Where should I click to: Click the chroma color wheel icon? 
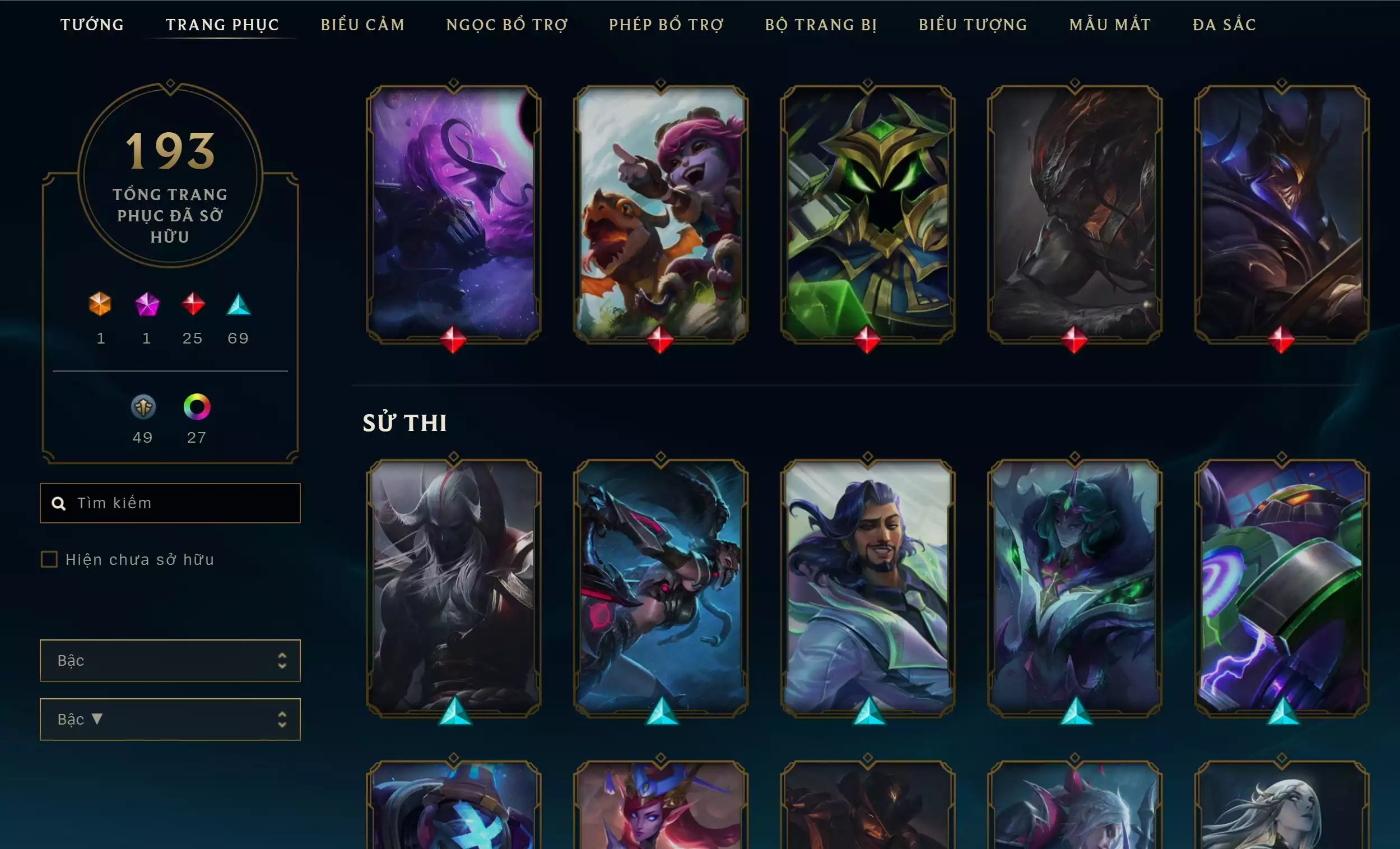197,407
